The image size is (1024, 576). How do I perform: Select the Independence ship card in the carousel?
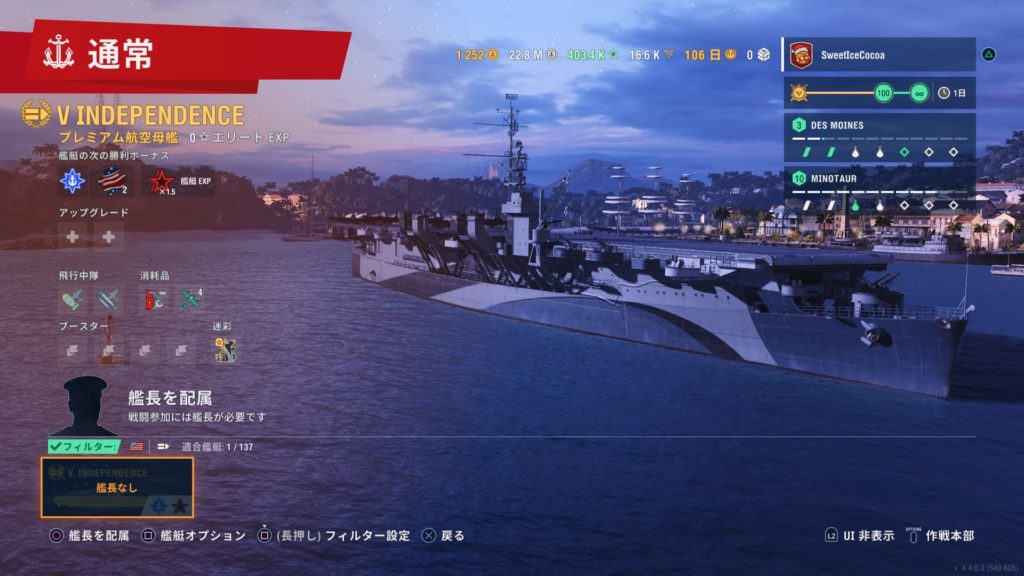click(x=117, y=487)
